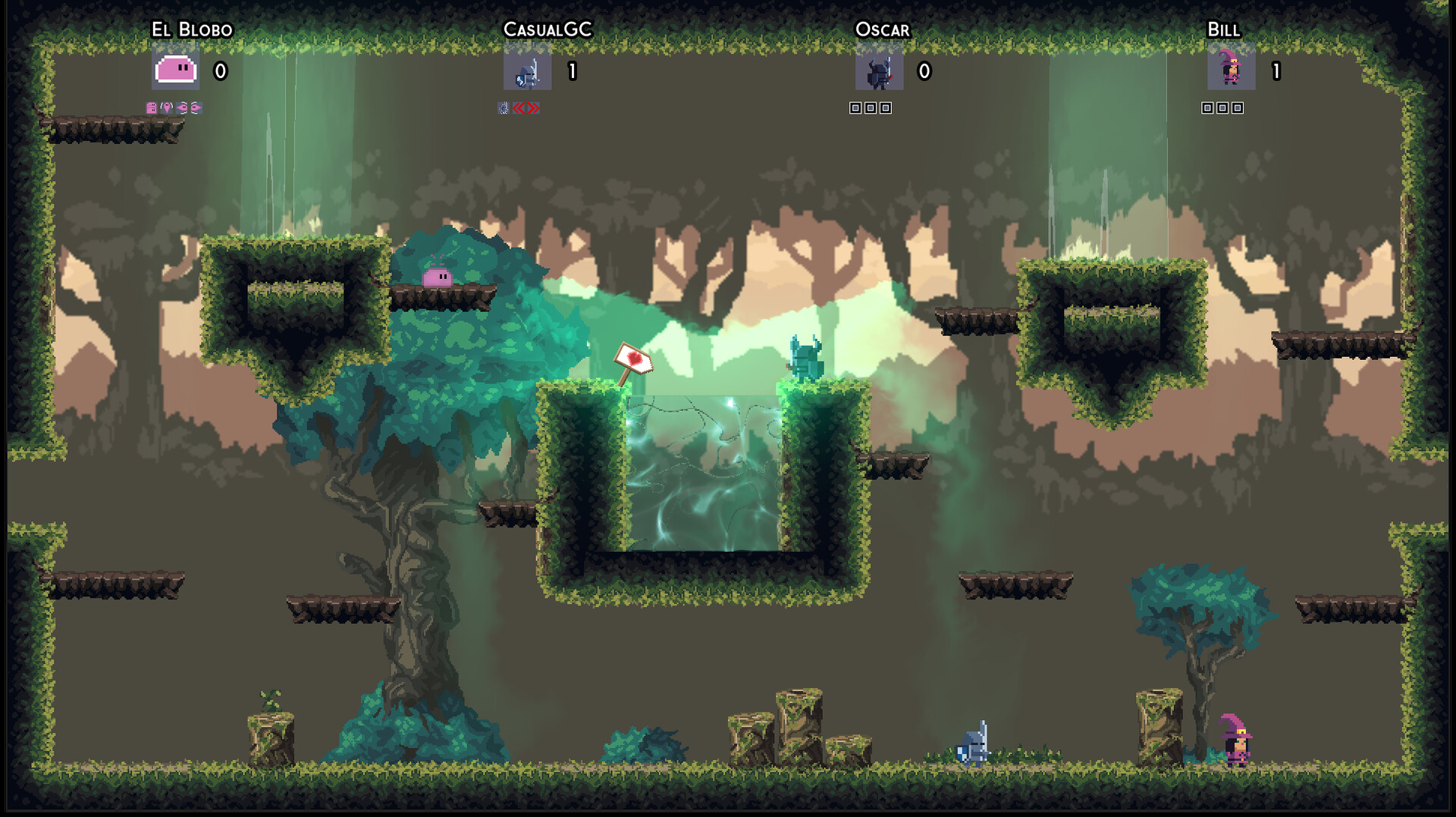This screenshot has width=1456, height=817.
Task: Expand the pink pointer icon under El Blobo
Action: point(167,108)
